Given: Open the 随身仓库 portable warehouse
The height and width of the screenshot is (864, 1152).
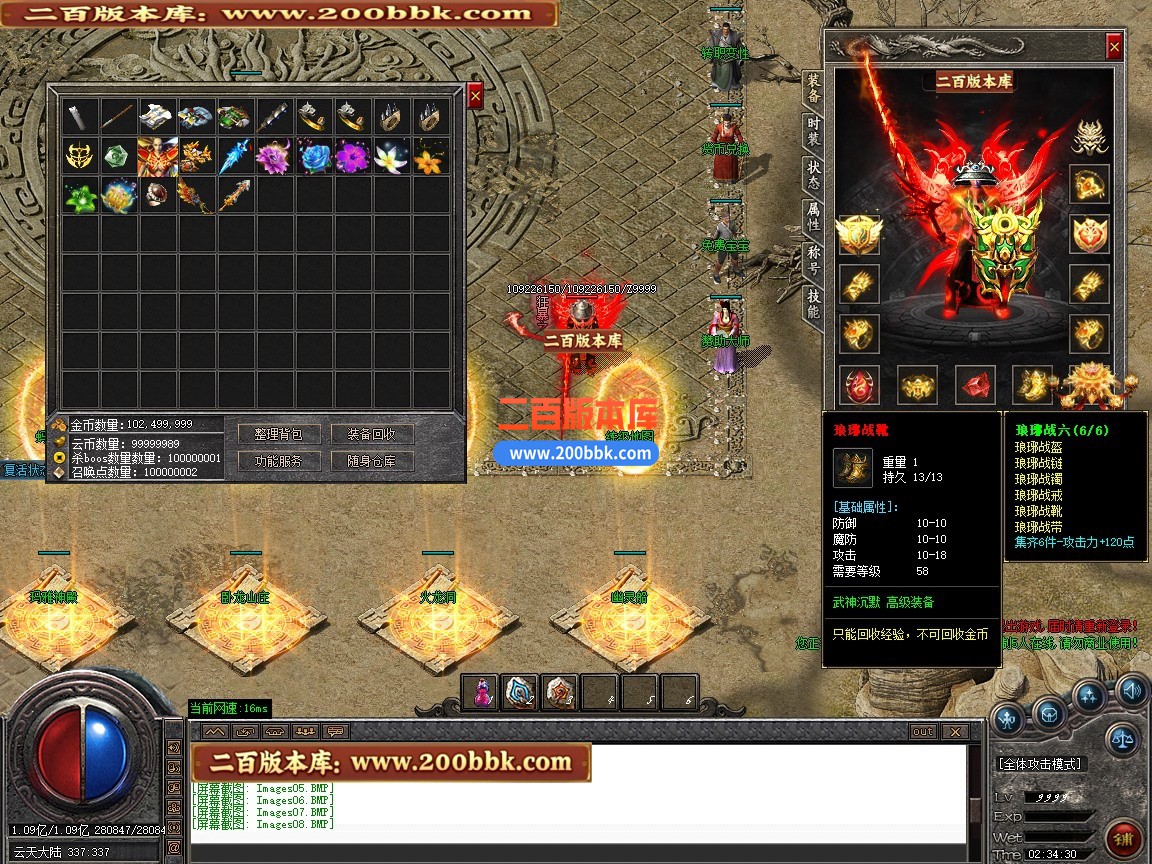Looking at the screenshot, I should [372, 461].
